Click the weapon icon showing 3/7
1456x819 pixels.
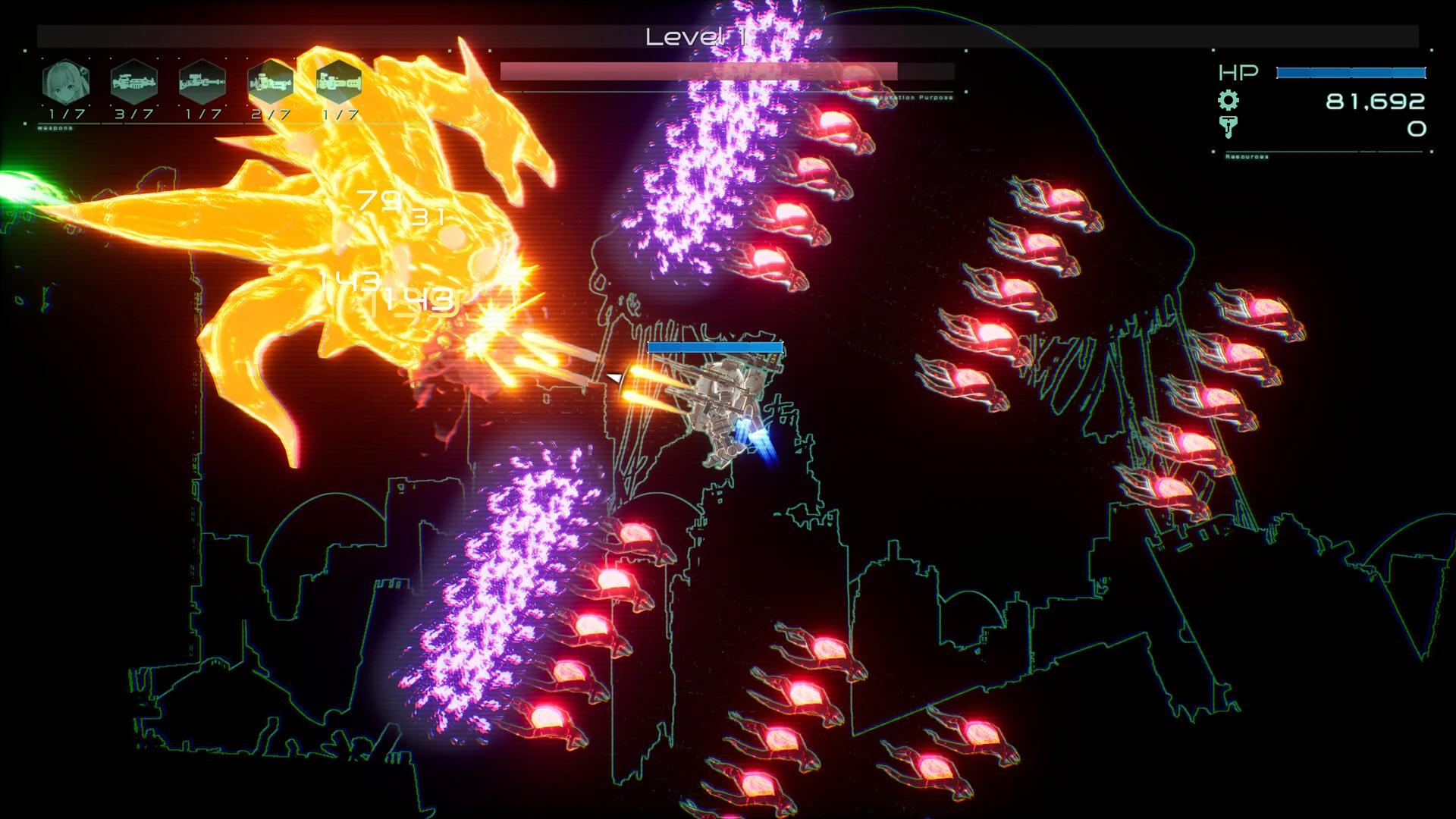pyautogui.click(x=134, y=82)
